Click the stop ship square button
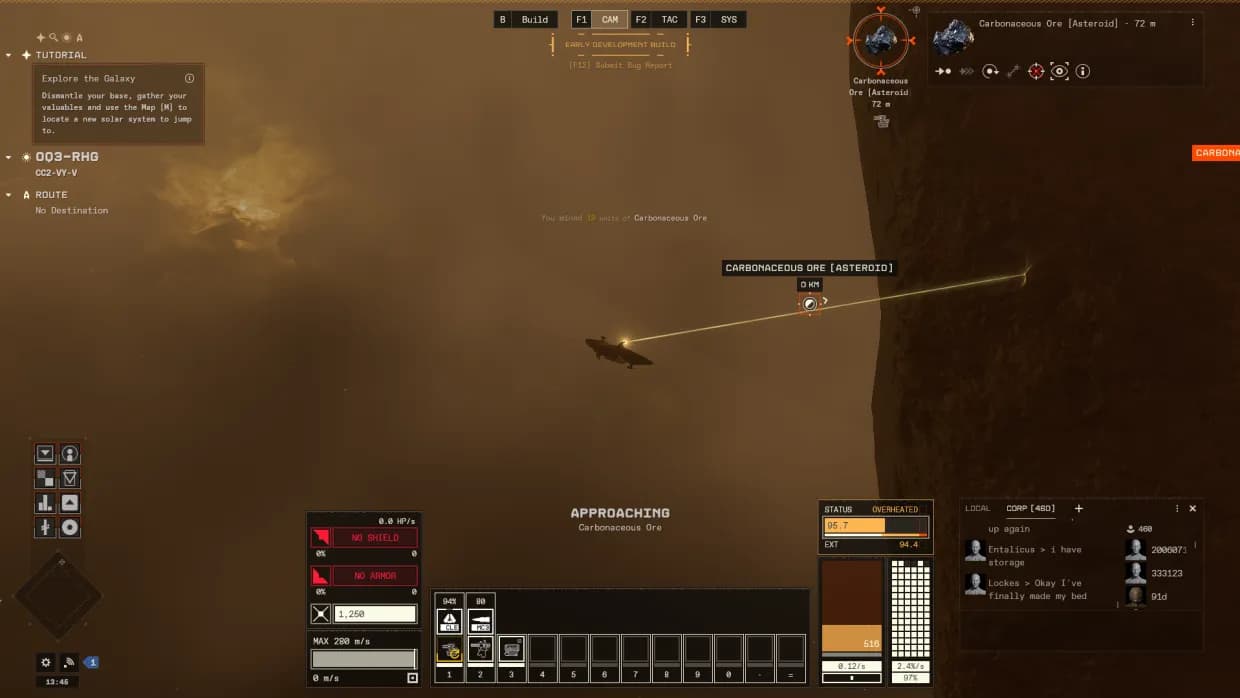This screenshot has width=1240, height=698. [x=412, y=678]
